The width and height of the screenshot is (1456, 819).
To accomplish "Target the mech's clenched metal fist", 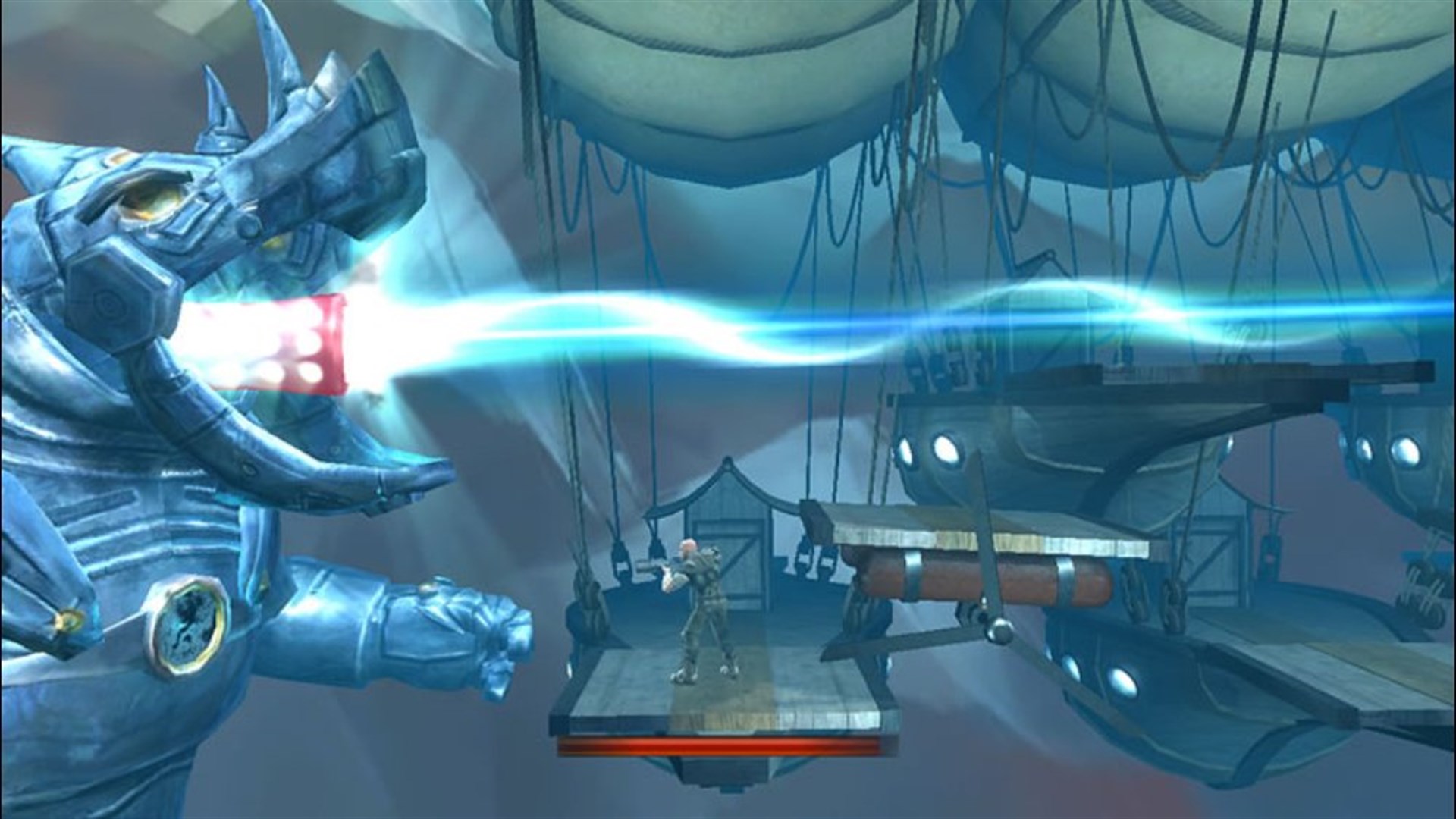I will [x=455, y=629].
